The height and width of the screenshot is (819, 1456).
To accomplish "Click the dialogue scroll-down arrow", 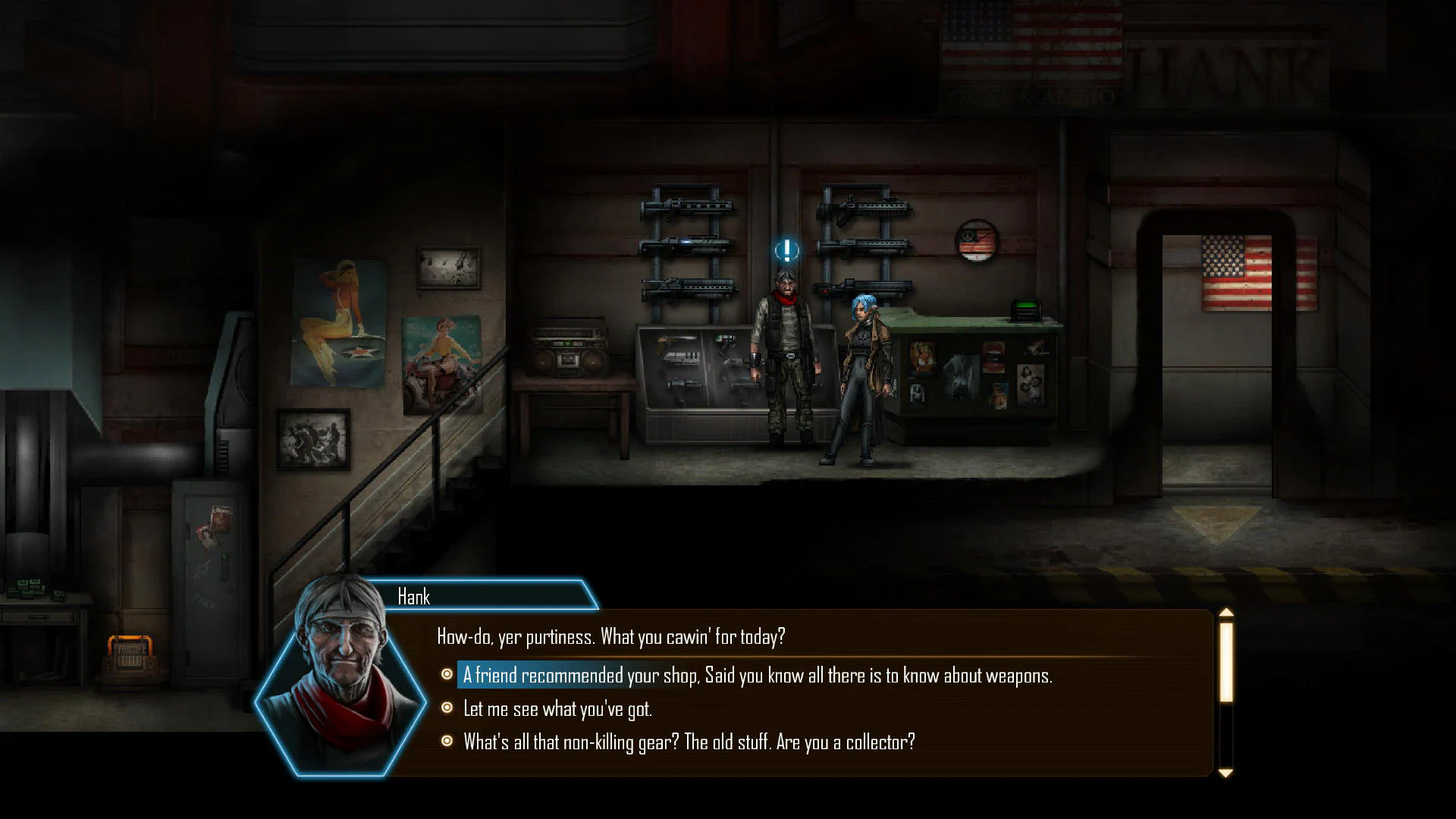I will tap(1225, 773).
